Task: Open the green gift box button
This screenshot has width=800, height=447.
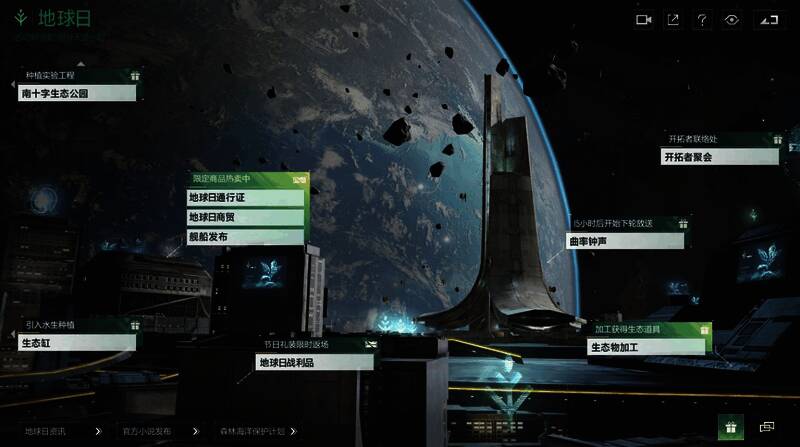Action: click(x=730, y=428)
